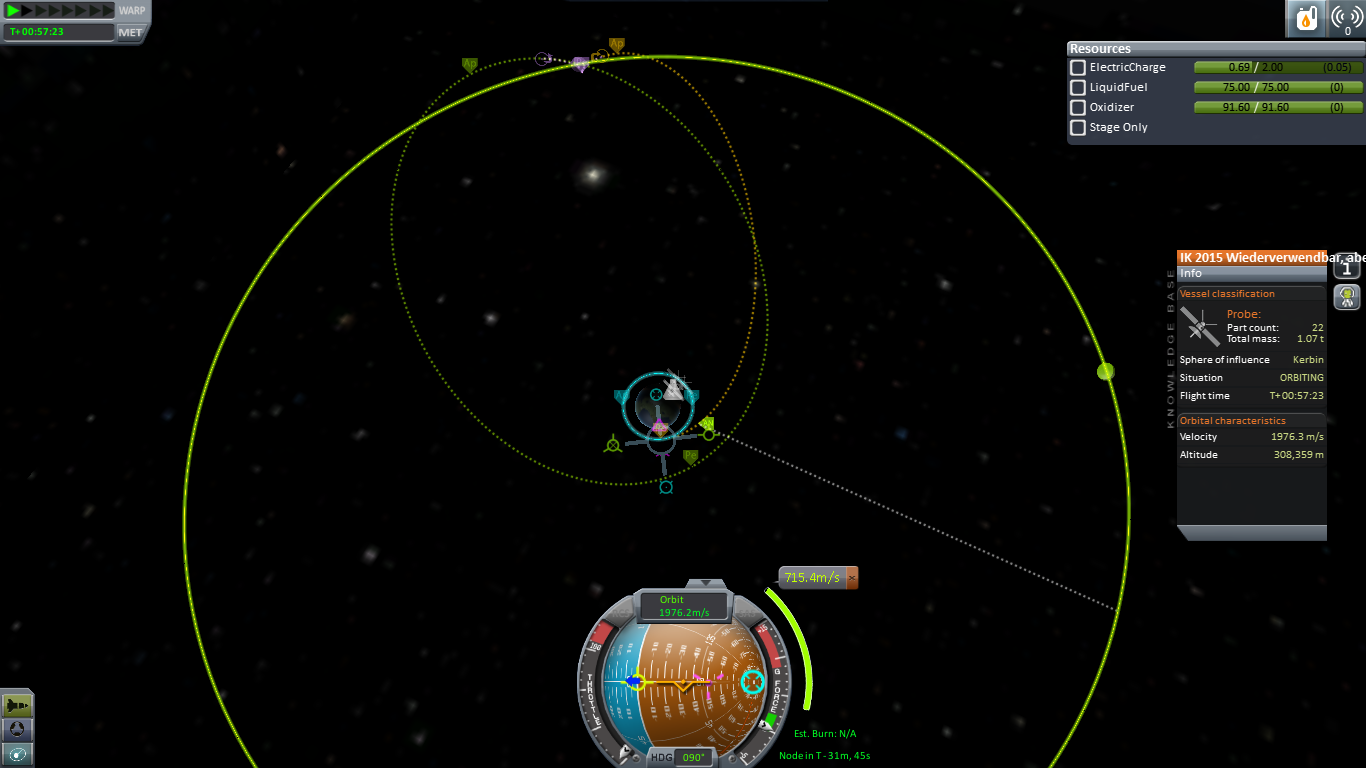Click the second time warp arrow
The width and height of the screenshot is (1366, 768).
pos(27,11)
